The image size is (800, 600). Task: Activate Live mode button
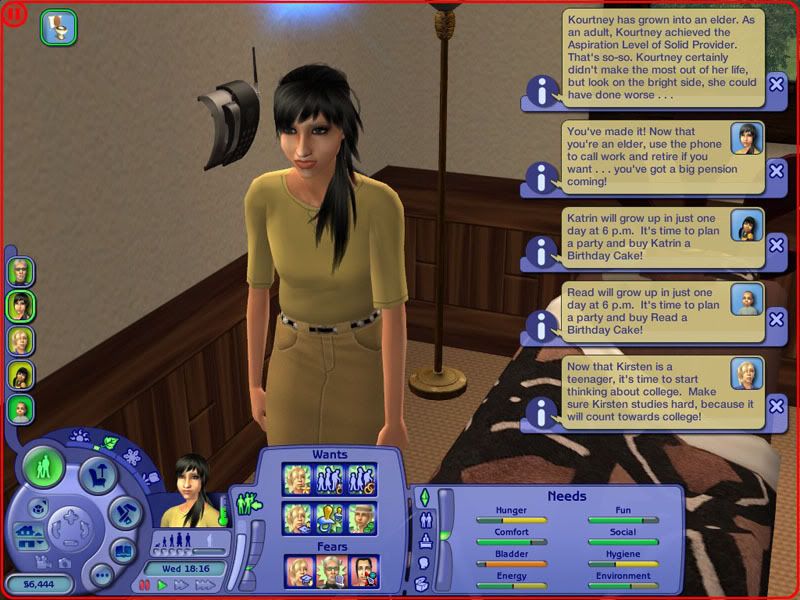pyautogui.click(x=43, y=466)
